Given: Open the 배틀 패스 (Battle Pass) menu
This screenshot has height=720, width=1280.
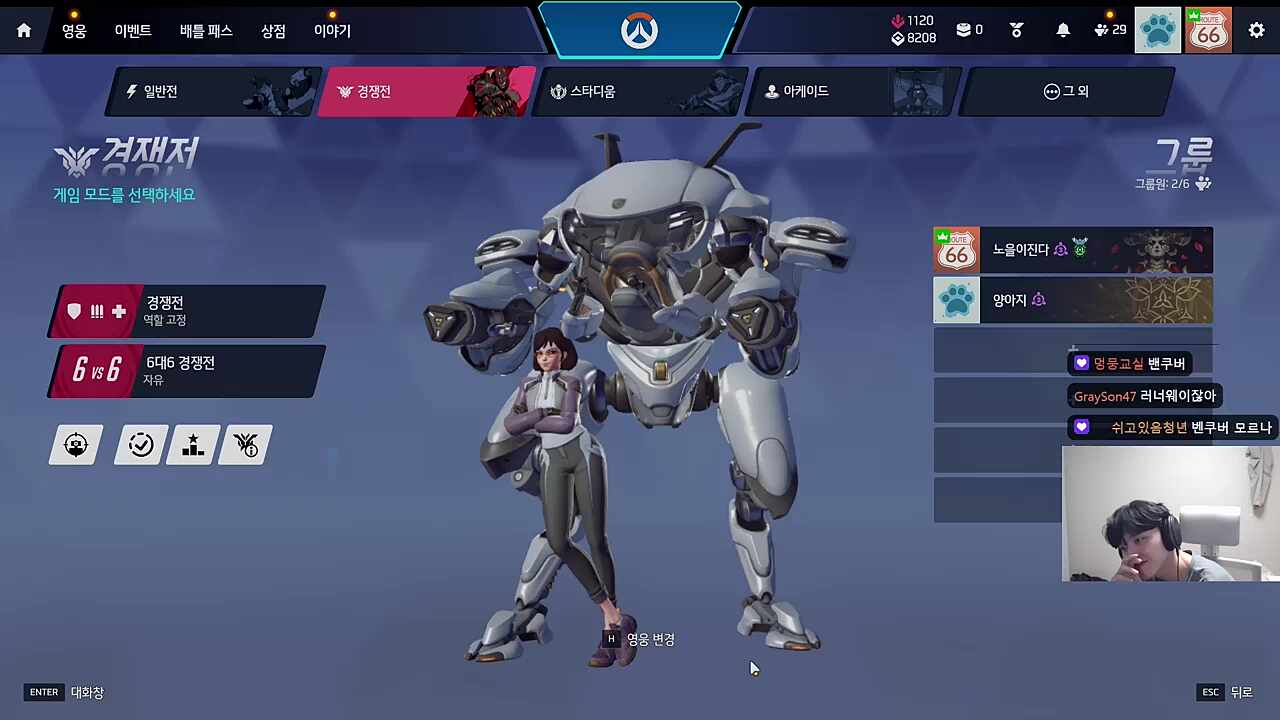Looking at the screenshot, I should (x=206, y=31).
